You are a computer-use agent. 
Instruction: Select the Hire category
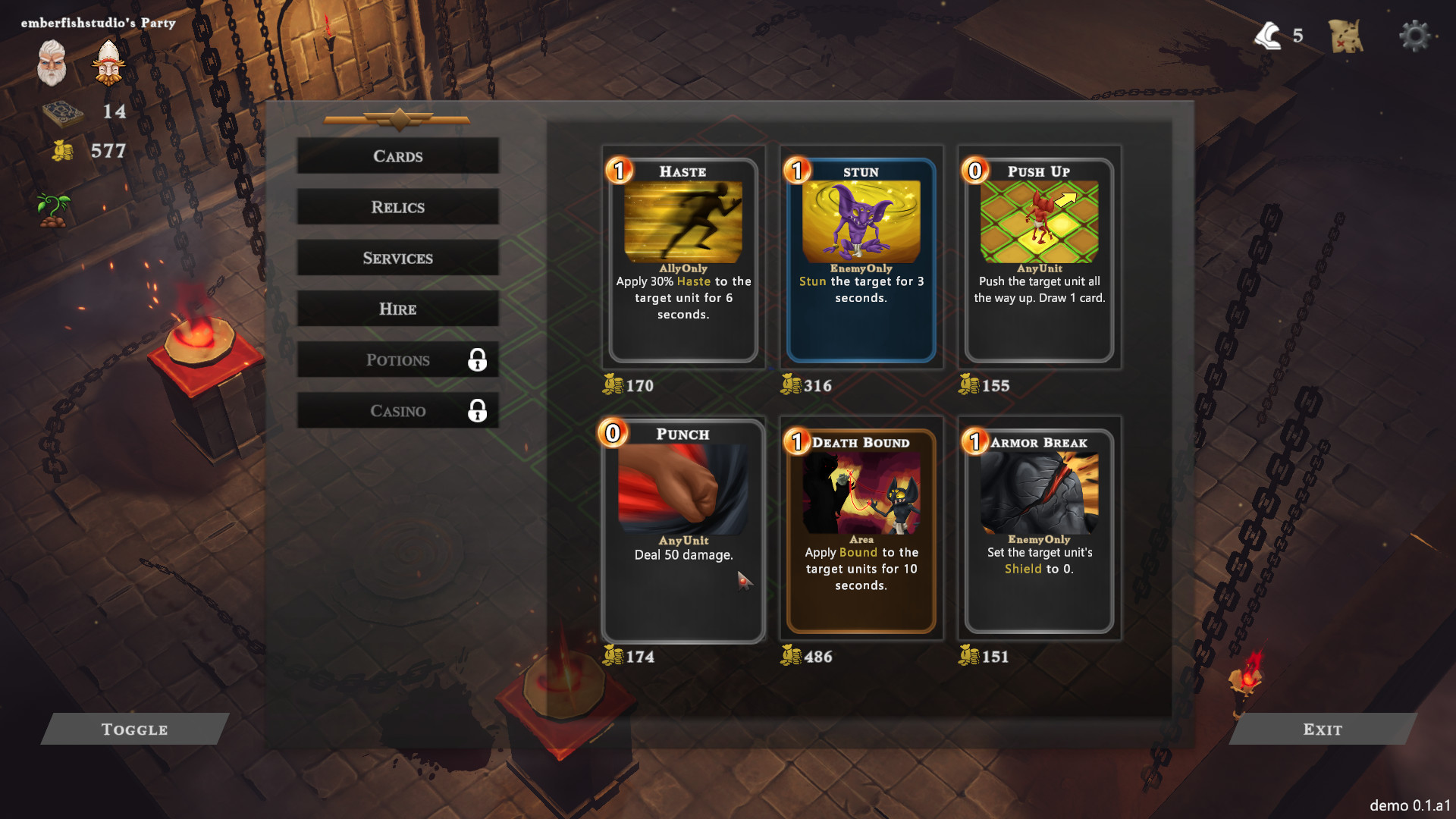(x=397, y=309)
